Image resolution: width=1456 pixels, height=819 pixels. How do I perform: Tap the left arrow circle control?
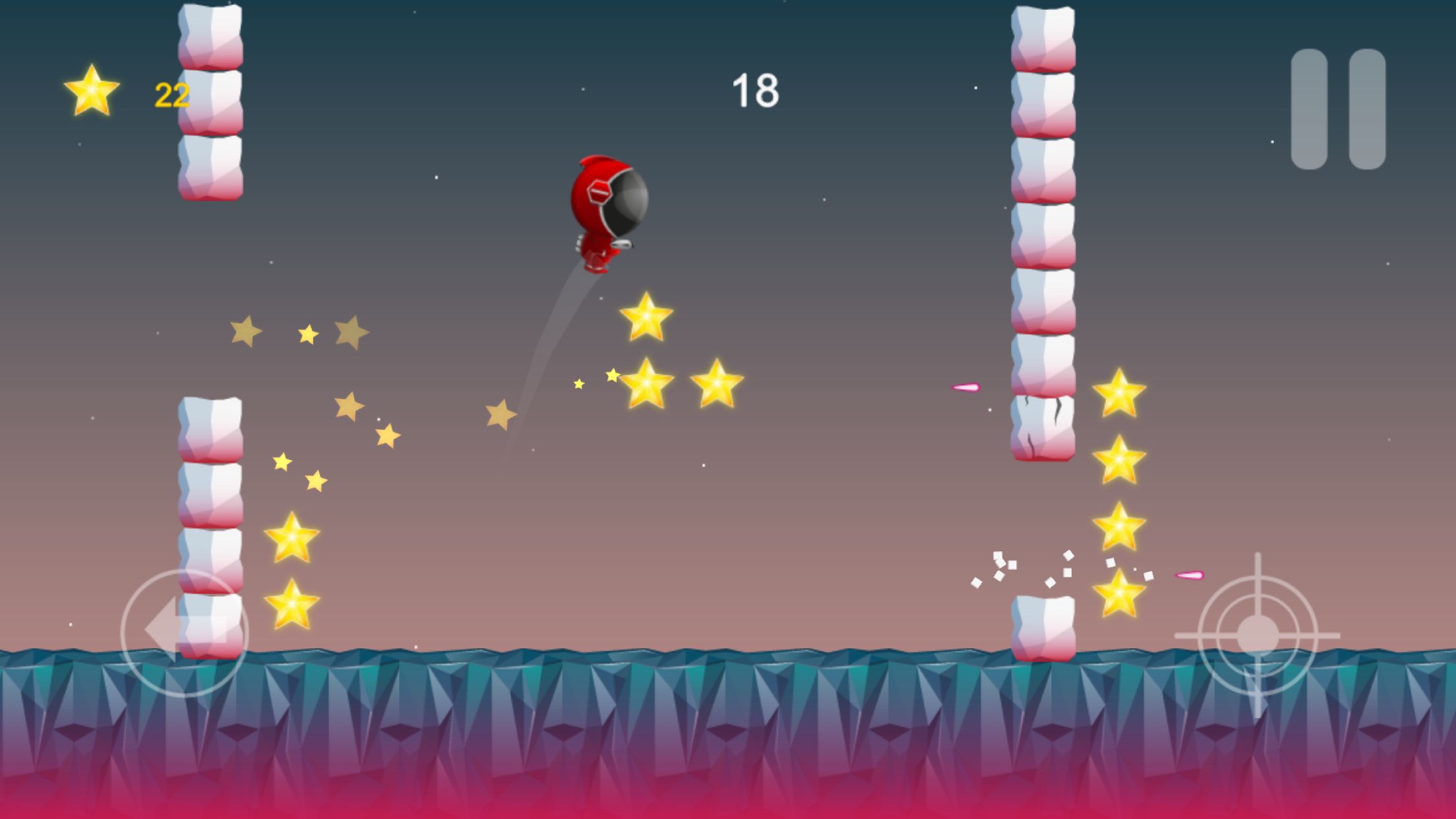pos(185,632)
